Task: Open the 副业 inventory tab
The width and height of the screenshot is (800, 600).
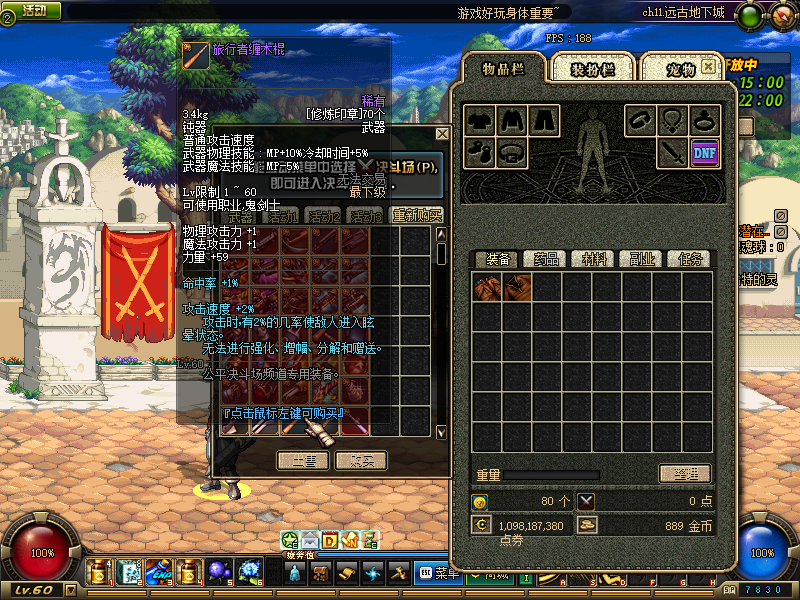Action: pyautogui.click(x=642, y=259)
